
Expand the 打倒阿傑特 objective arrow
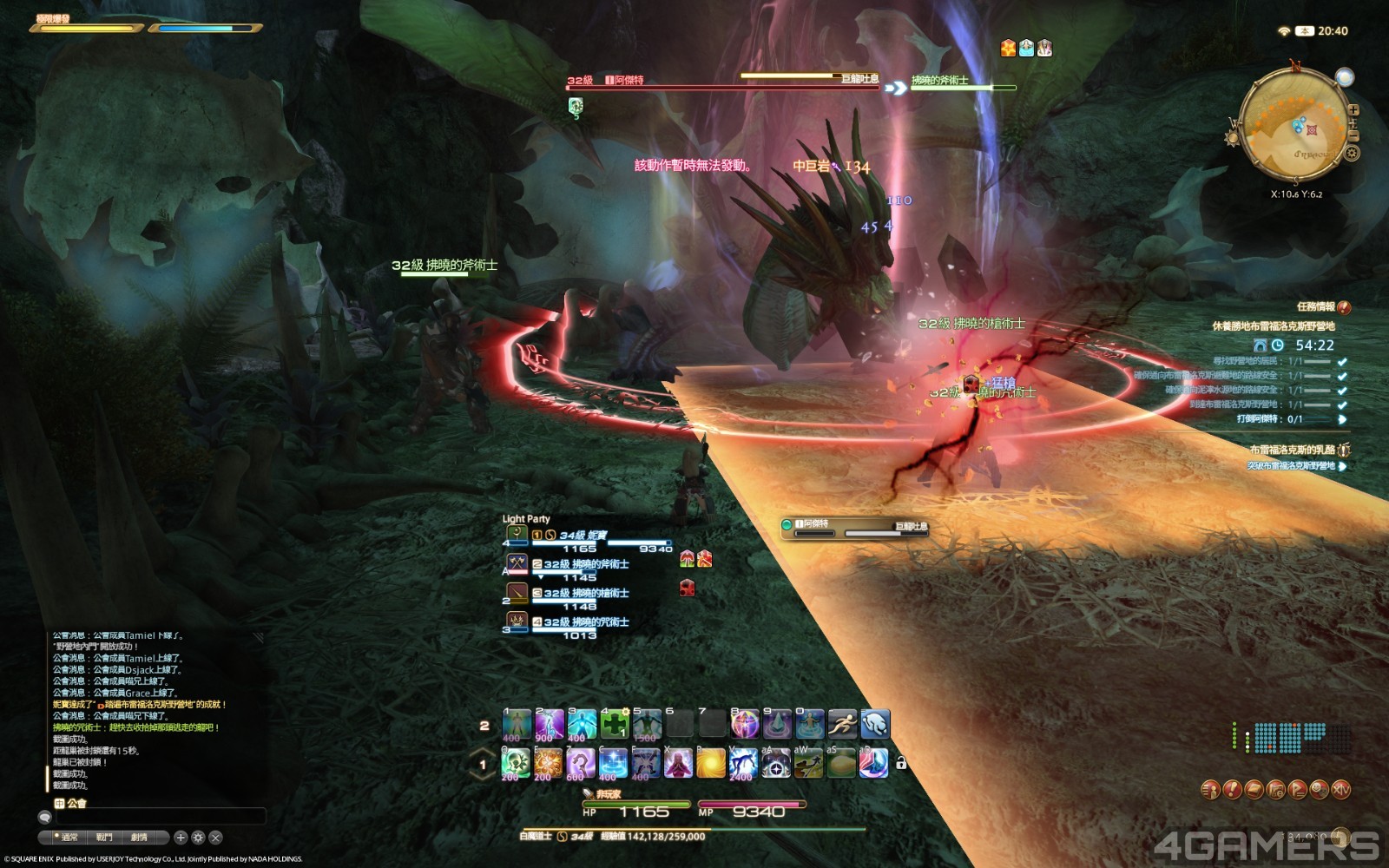pyautogui.click(x=1342, y=419)
